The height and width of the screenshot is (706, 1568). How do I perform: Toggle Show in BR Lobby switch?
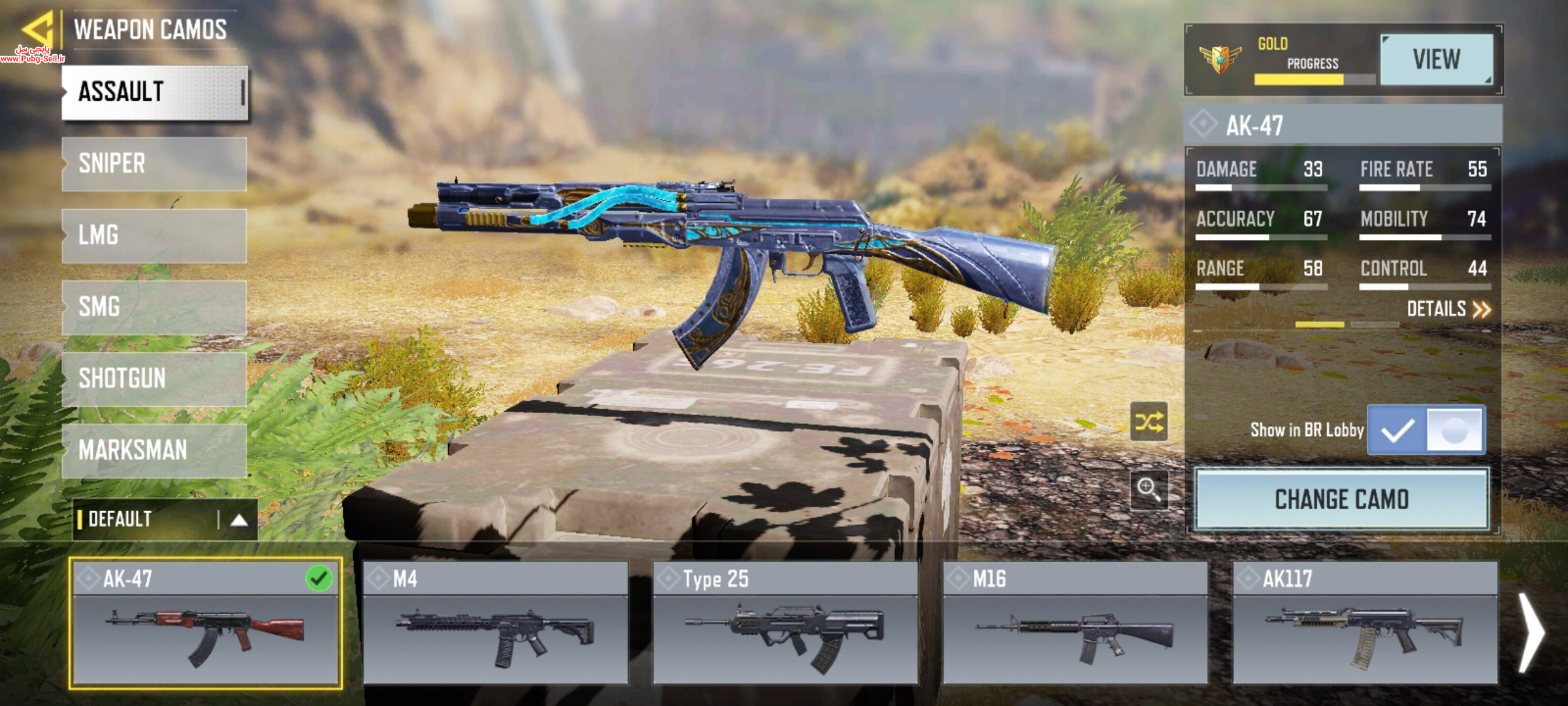(1426, 430)
